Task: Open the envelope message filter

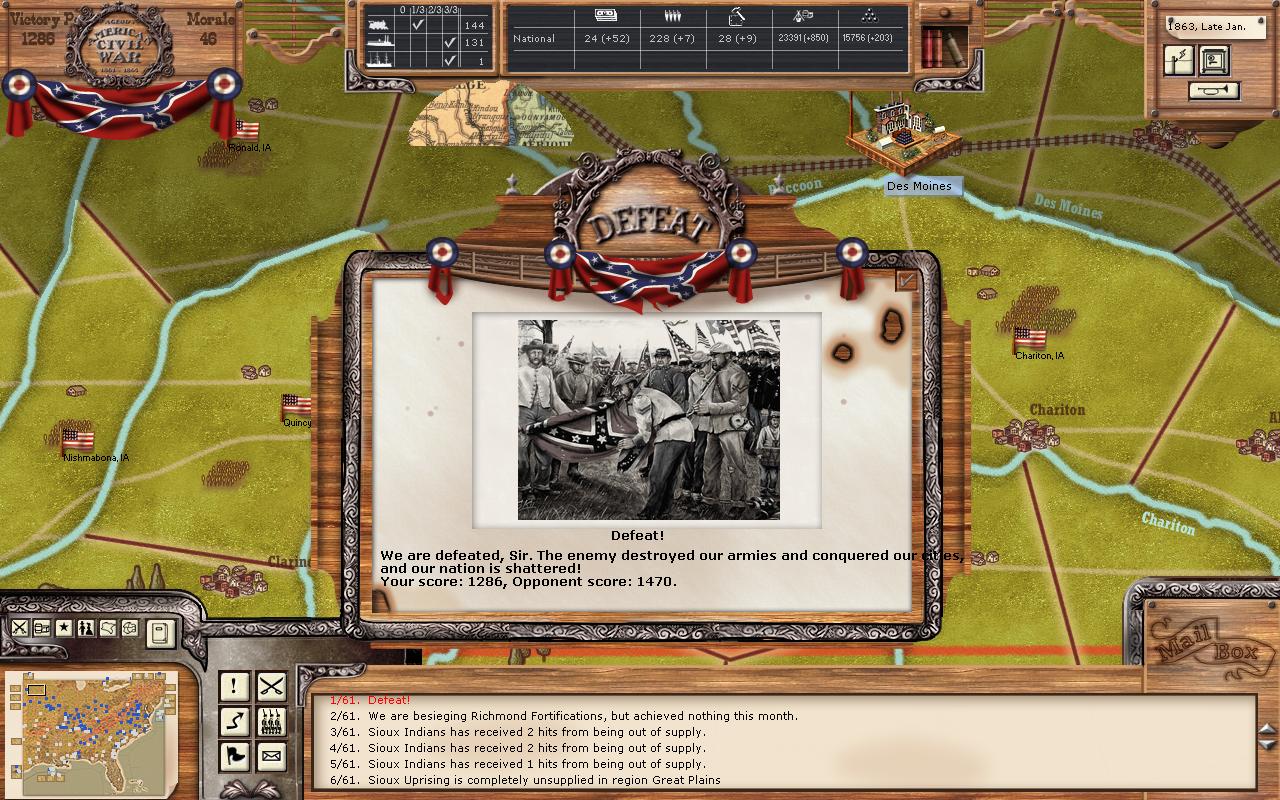Action: click(271, 756)
